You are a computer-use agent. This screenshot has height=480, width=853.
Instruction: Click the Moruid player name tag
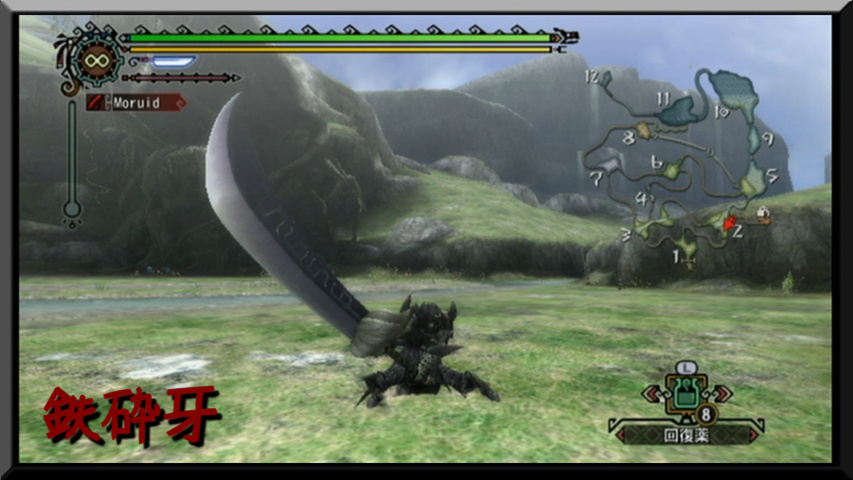[136, 102]
